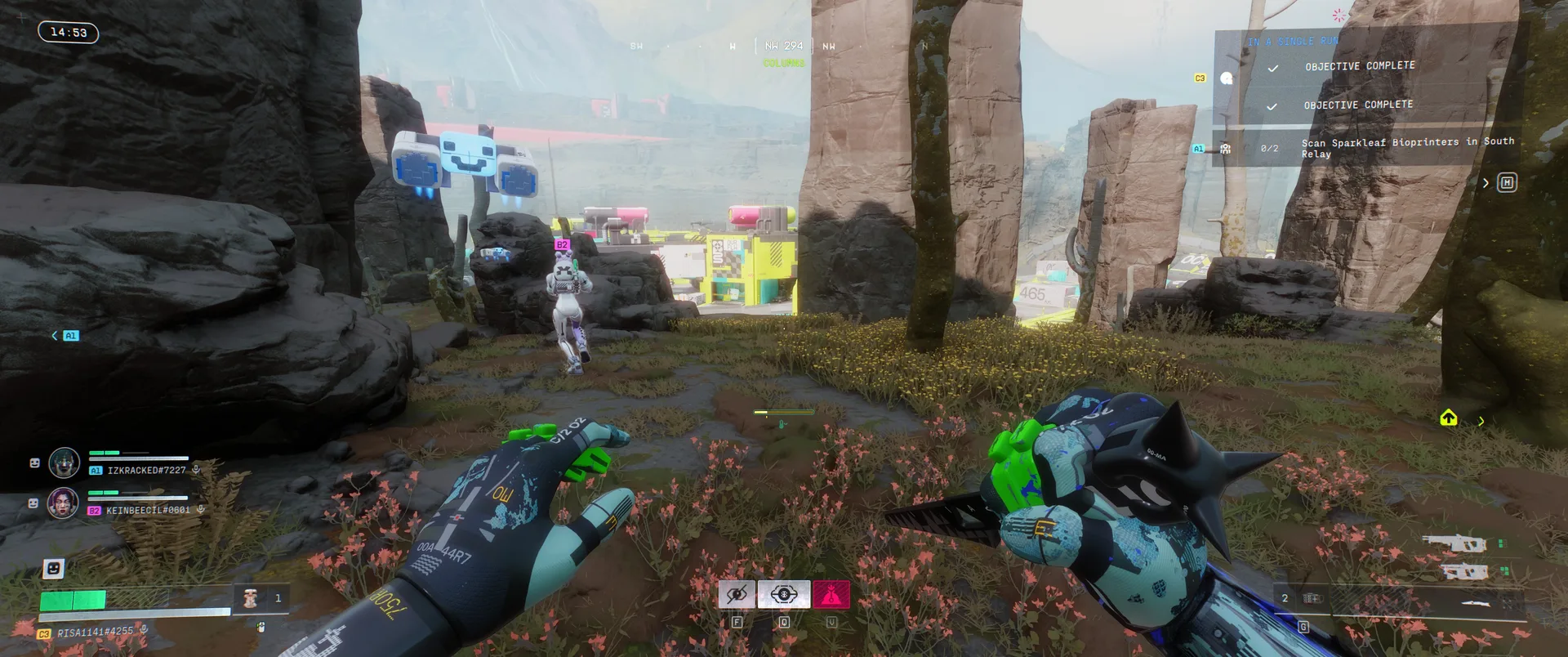
Task: Click IZKRACKED#7227's squad portrait
Action: click(64, 463)
